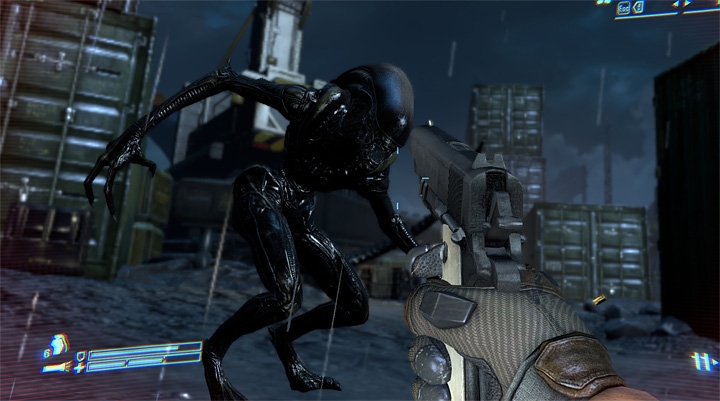Toggle the flashlight icon
This screenshot has width=720, height=401.
pos(56,367)
